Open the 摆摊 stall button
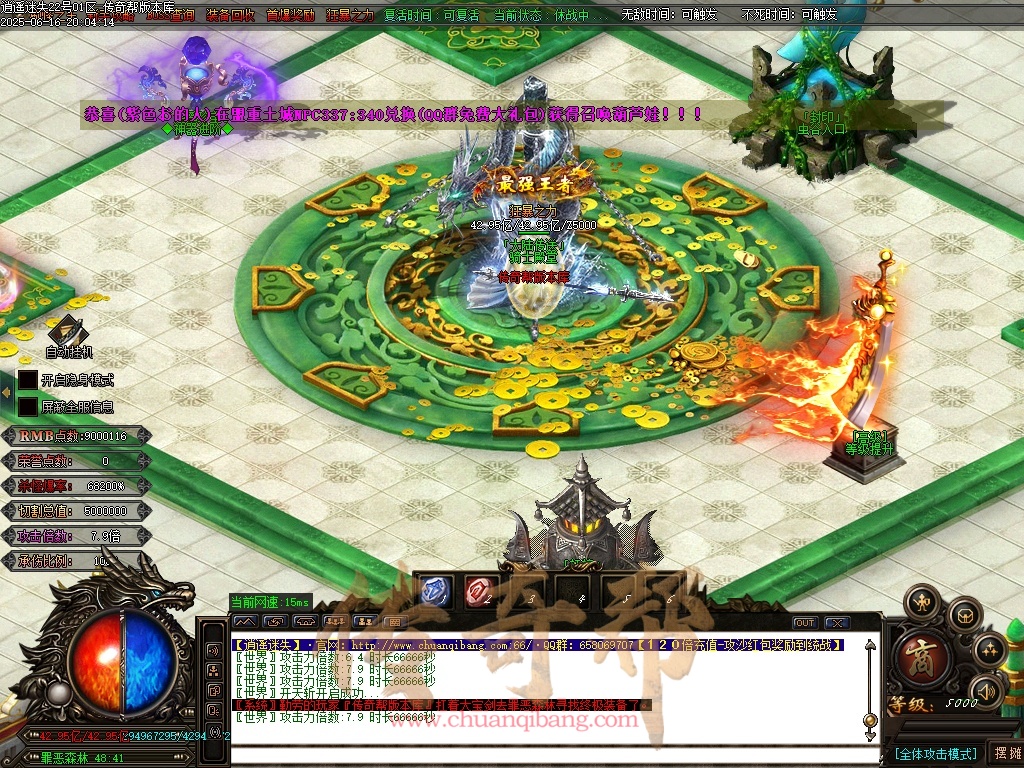 click(x=1005, y=753)
